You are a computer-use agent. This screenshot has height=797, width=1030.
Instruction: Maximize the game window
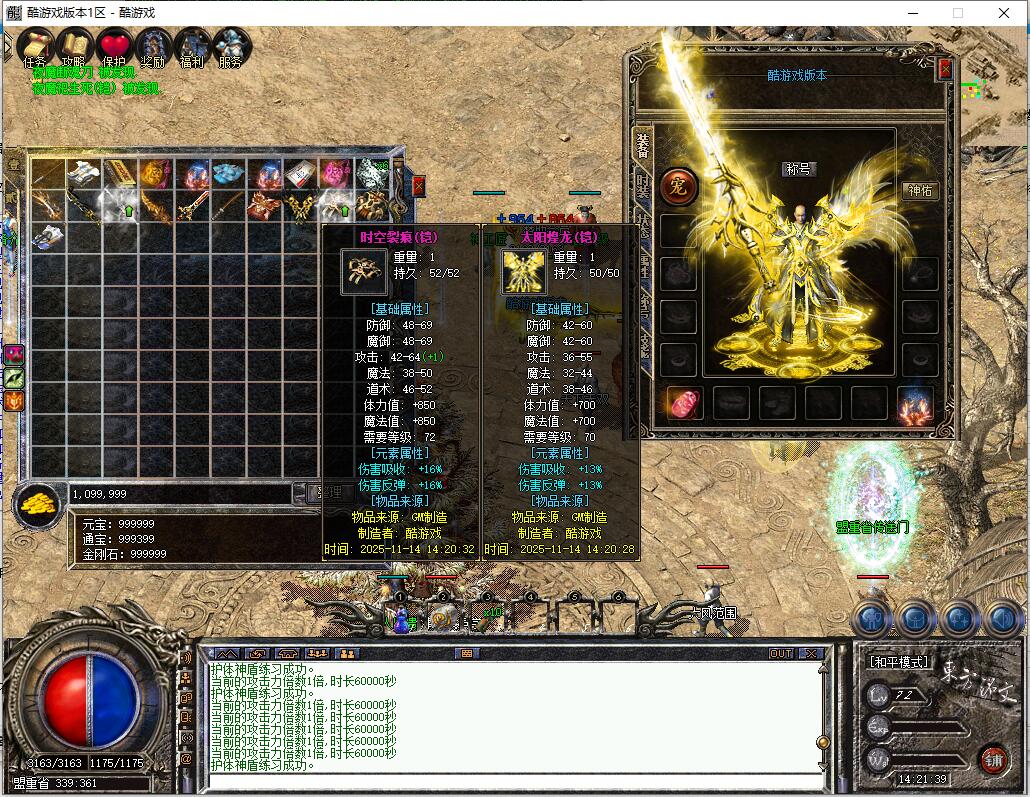[x=958, y=13]
